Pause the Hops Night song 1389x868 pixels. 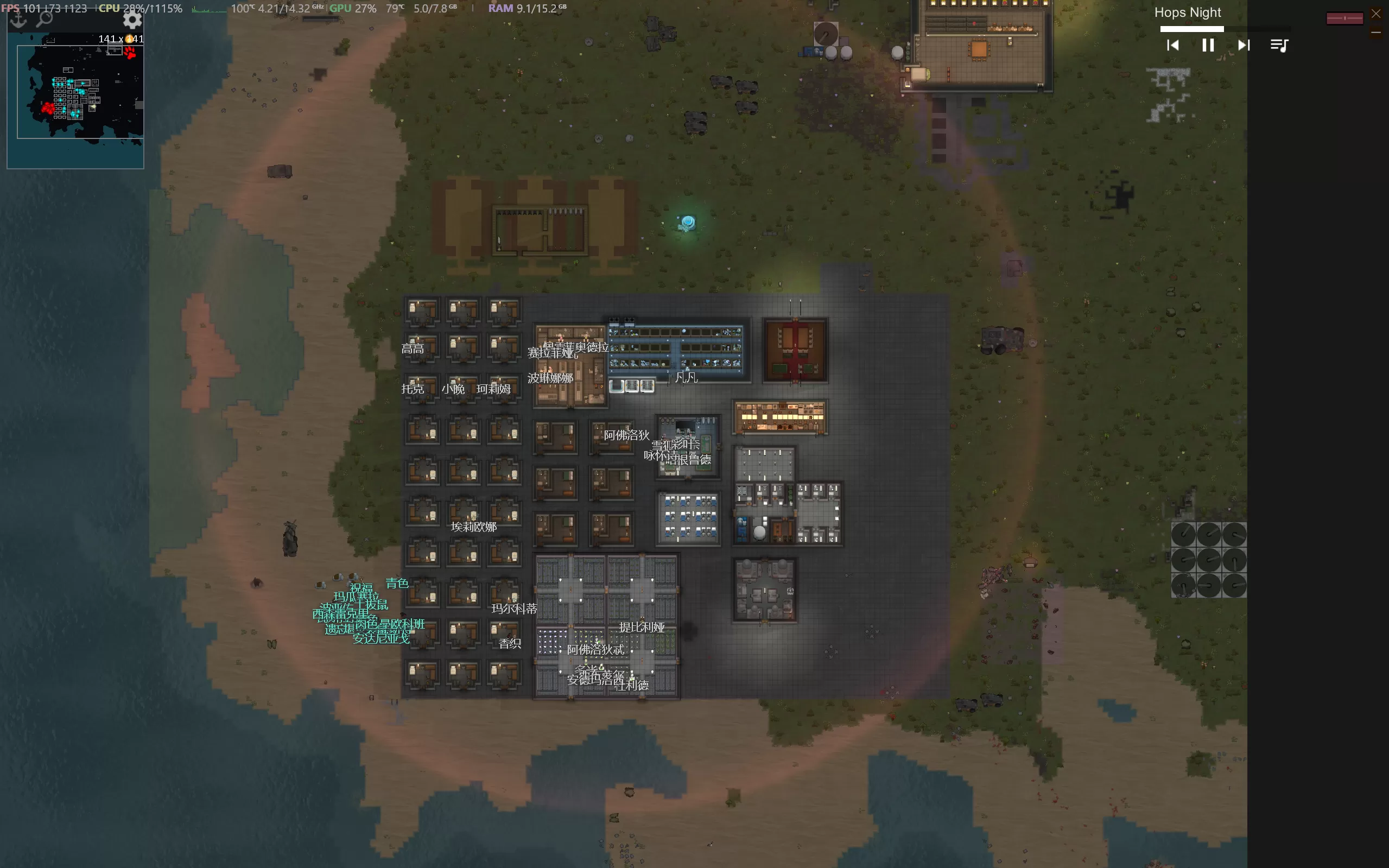coord(1208,46)
